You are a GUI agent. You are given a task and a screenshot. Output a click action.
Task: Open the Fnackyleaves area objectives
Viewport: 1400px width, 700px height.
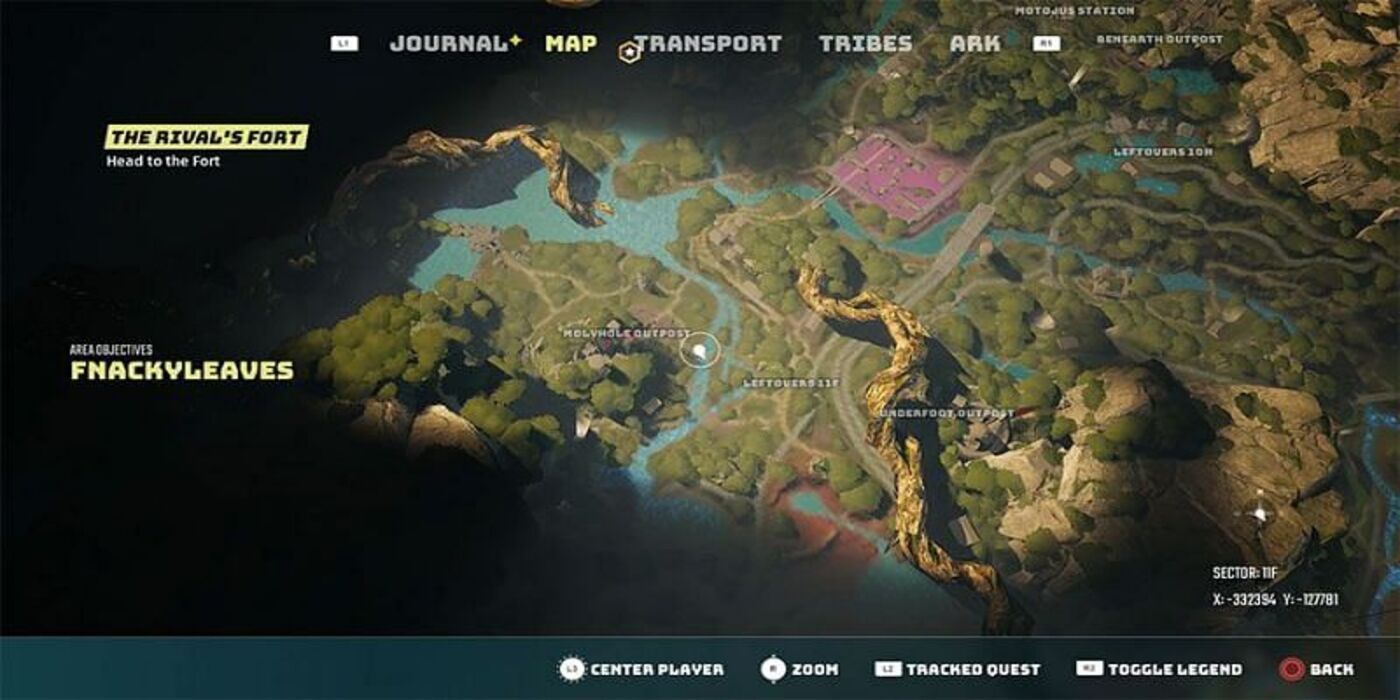pyautogui.click(x=182, y=371)
